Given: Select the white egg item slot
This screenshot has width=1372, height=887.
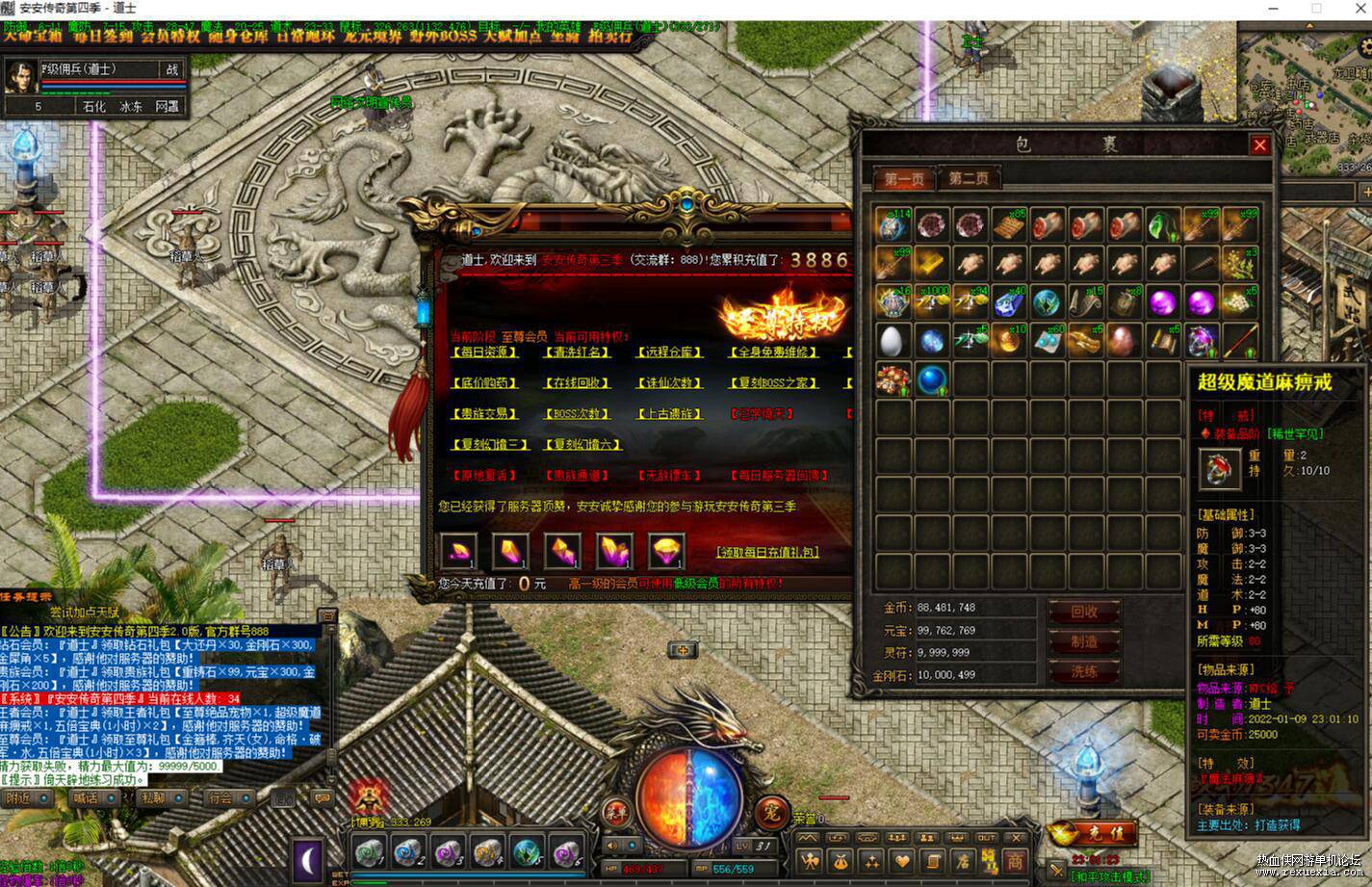Looking at the screenshot, I should coord(893,340).
